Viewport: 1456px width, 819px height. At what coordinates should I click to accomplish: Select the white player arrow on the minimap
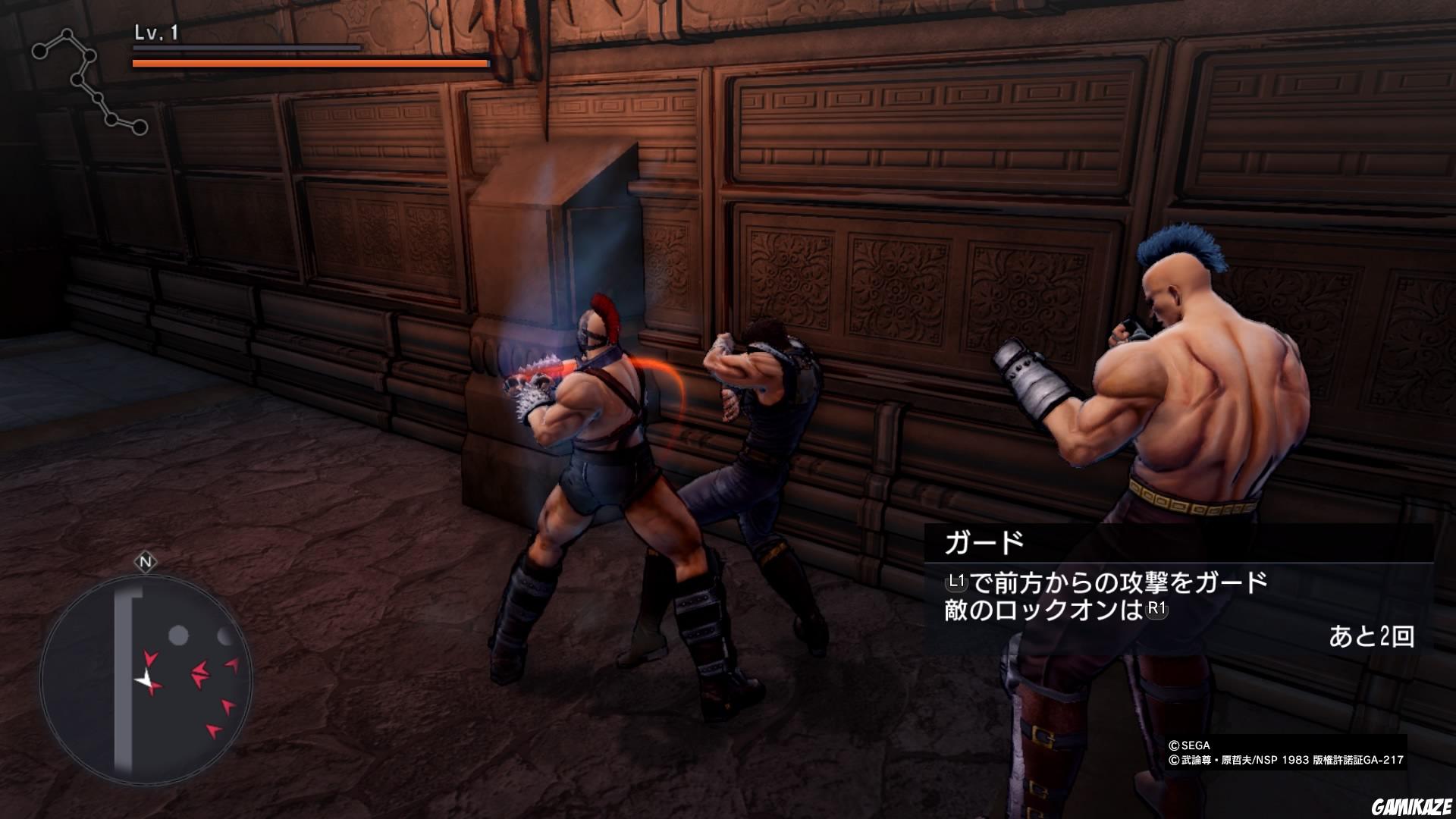pyautogui.click(x=144, y=676)
